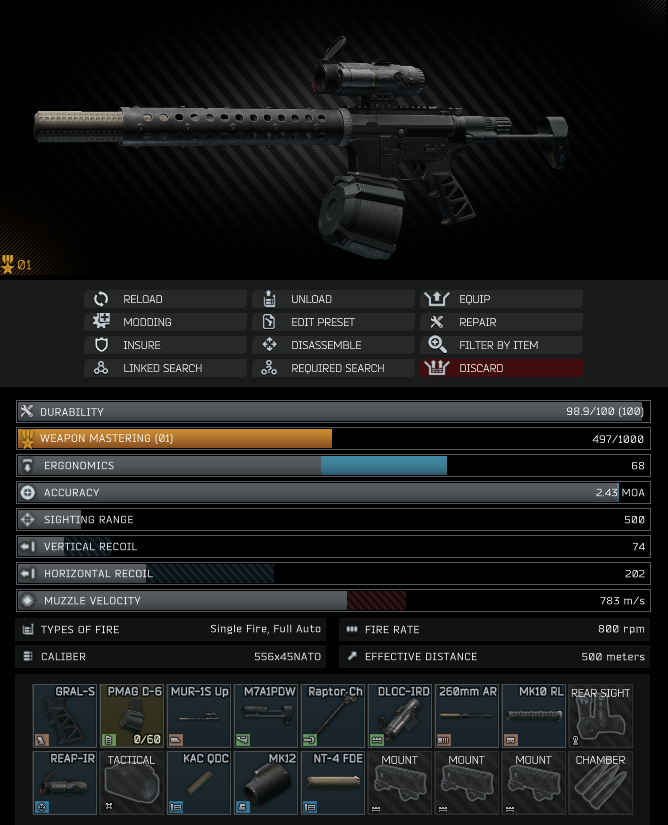Click the empty Chamber slot

[600, 783]
